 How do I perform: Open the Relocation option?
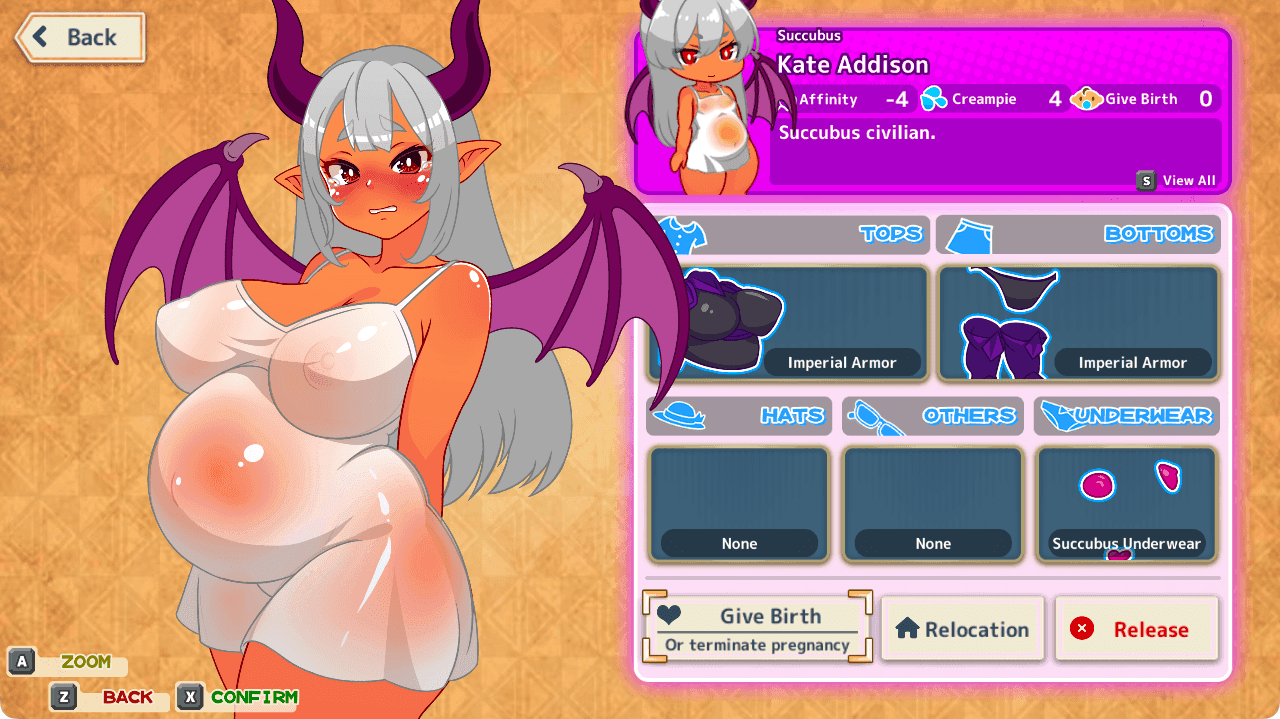[x=962, y=629]
